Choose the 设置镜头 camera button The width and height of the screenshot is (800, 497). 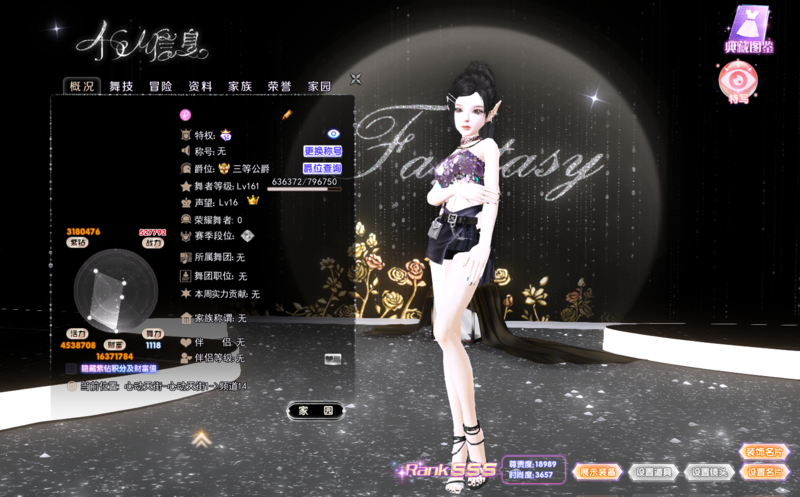click(x=709, y=472)
